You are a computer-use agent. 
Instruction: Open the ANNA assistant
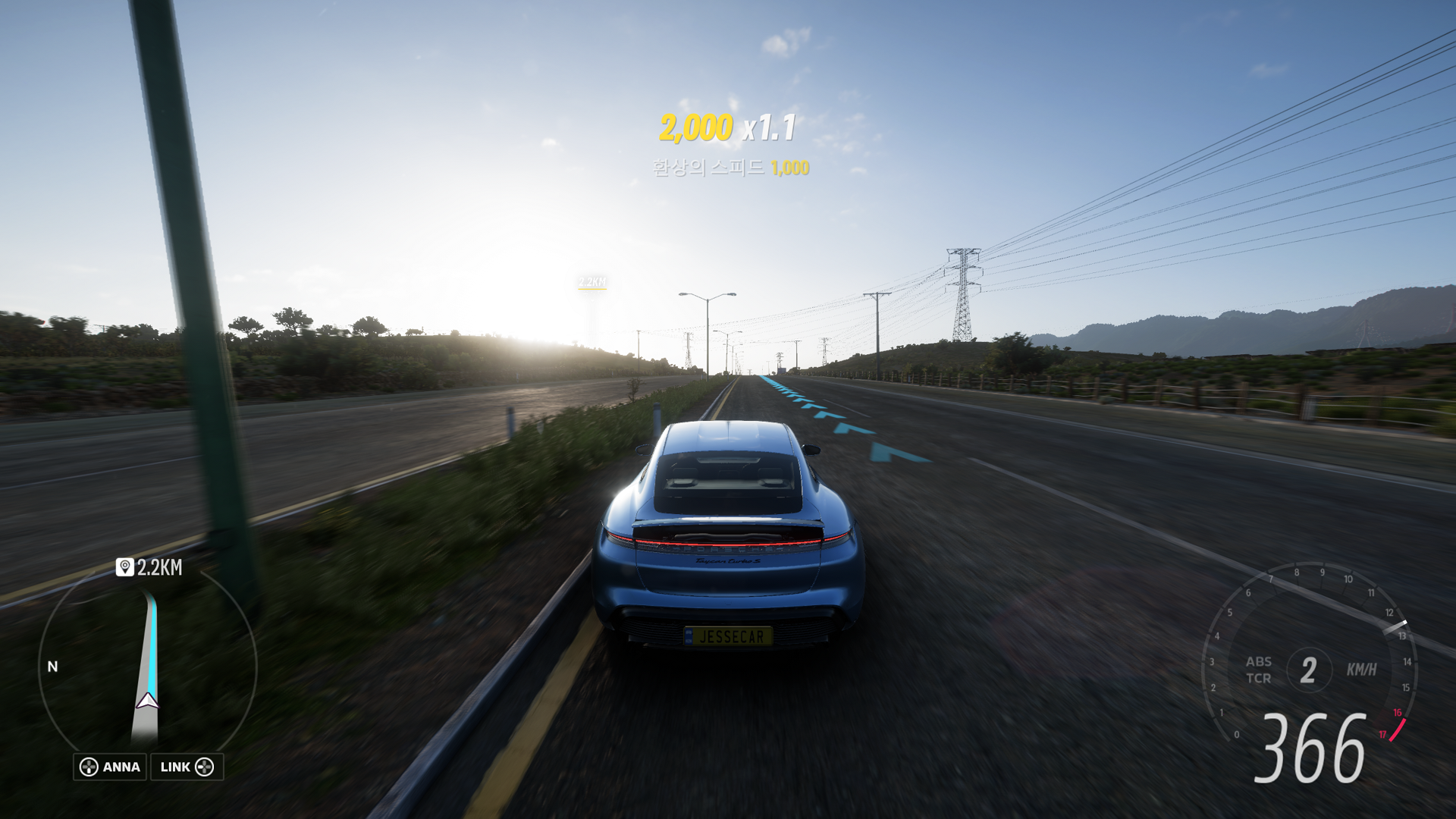click(x=110, y=767)
